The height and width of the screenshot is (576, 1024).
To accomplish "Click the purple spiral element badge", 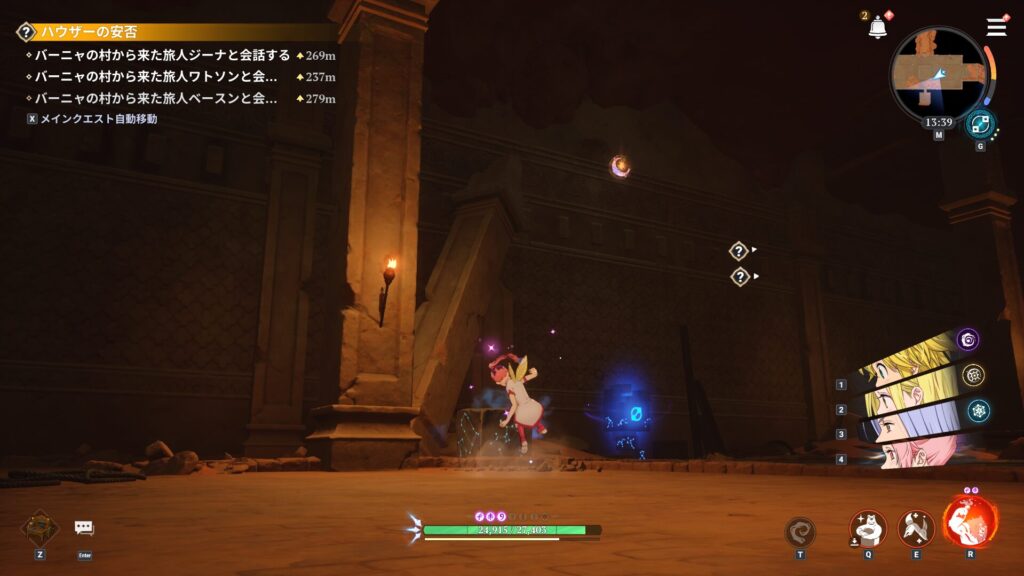I will tap(967, 339).
